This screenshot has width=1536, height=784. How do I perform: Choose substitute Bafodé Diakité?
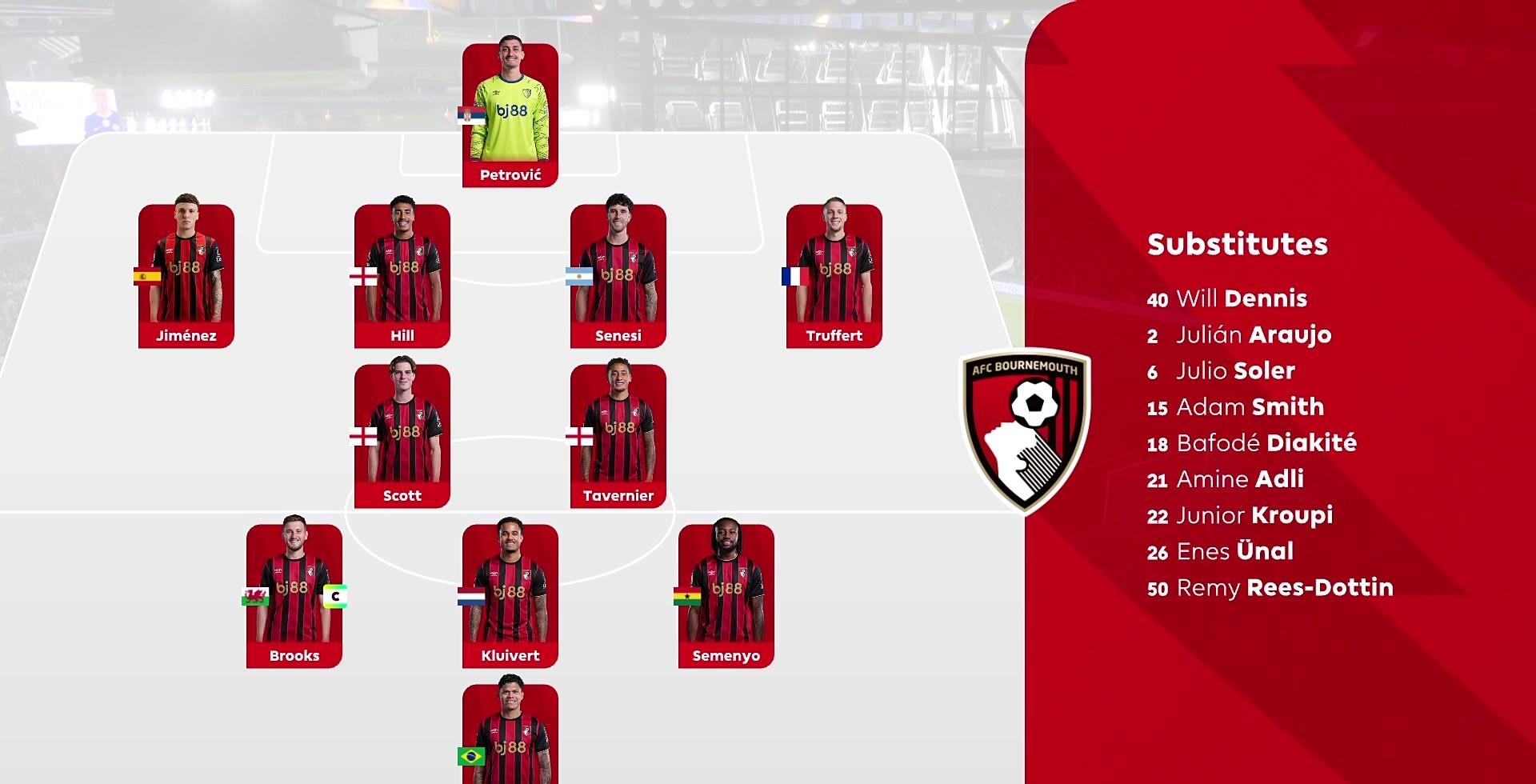pyautogui.click(x=1251, y=443)
